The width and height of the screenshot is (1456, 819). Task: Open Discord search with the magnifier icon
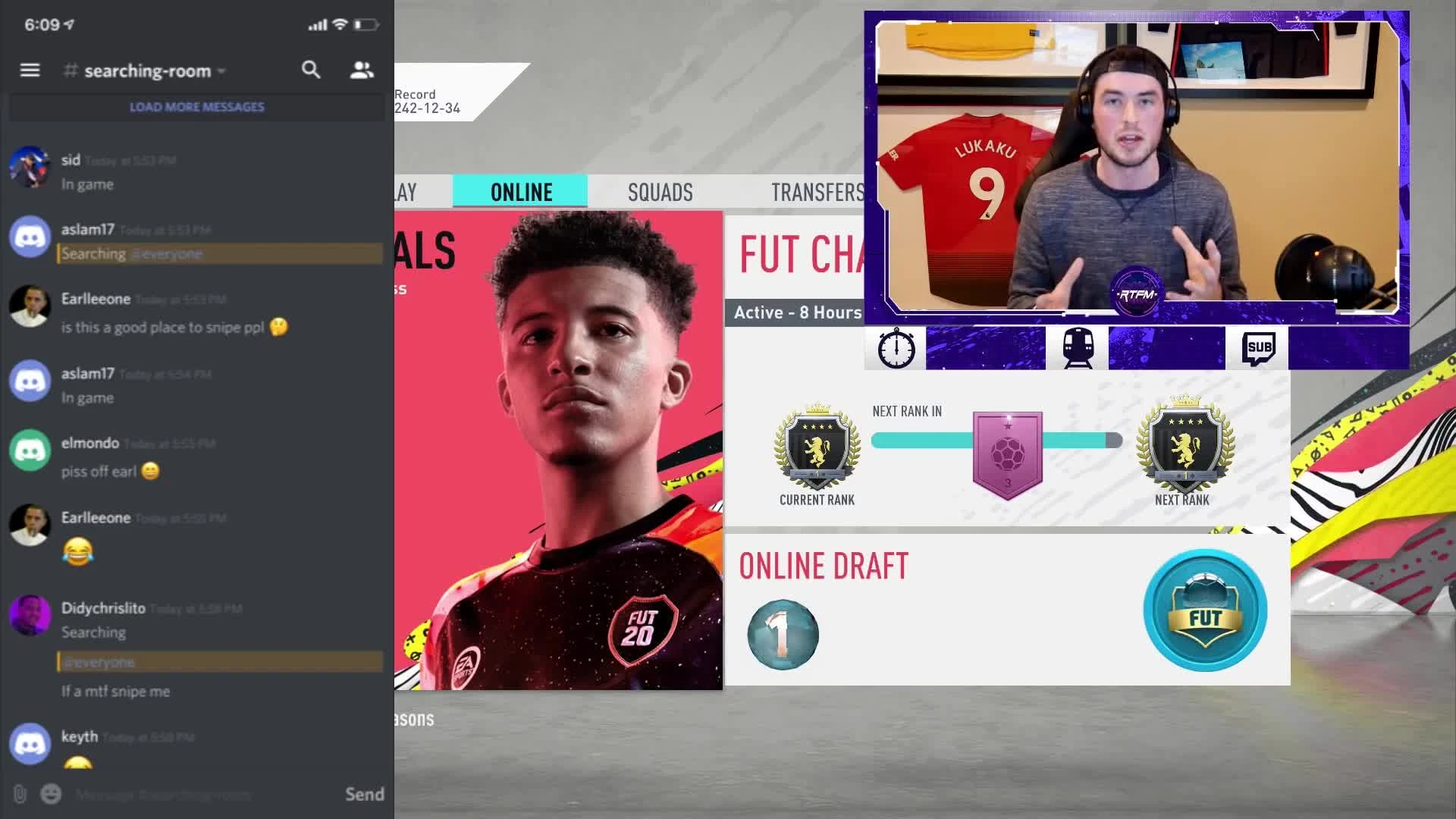pyautogui.click(x=311, y=70)
